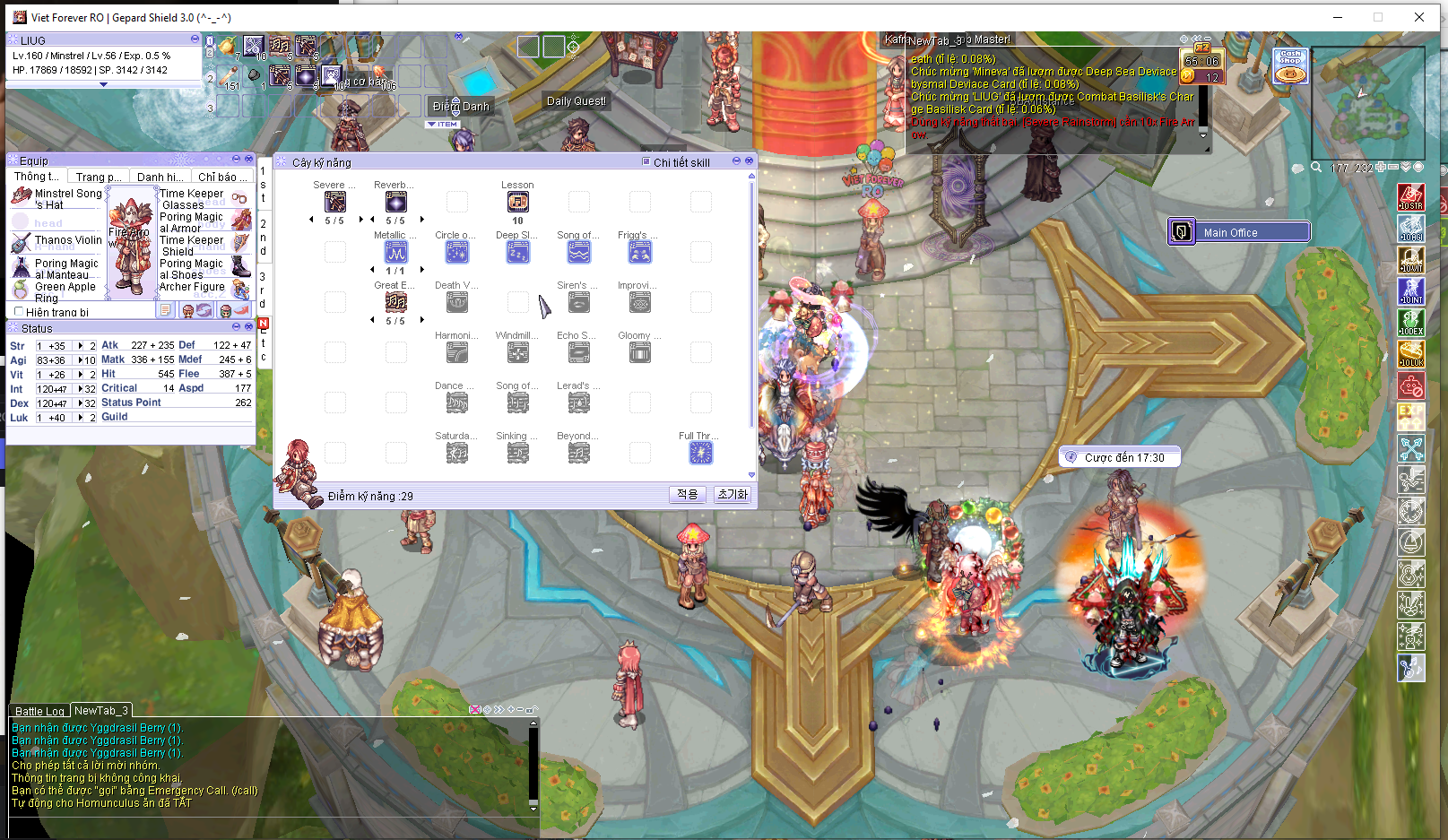Image resolution: width=1448 pixels, height=840 pixels.
Task: Select the Frigg's Song skill icon
Action: point(639,252)
